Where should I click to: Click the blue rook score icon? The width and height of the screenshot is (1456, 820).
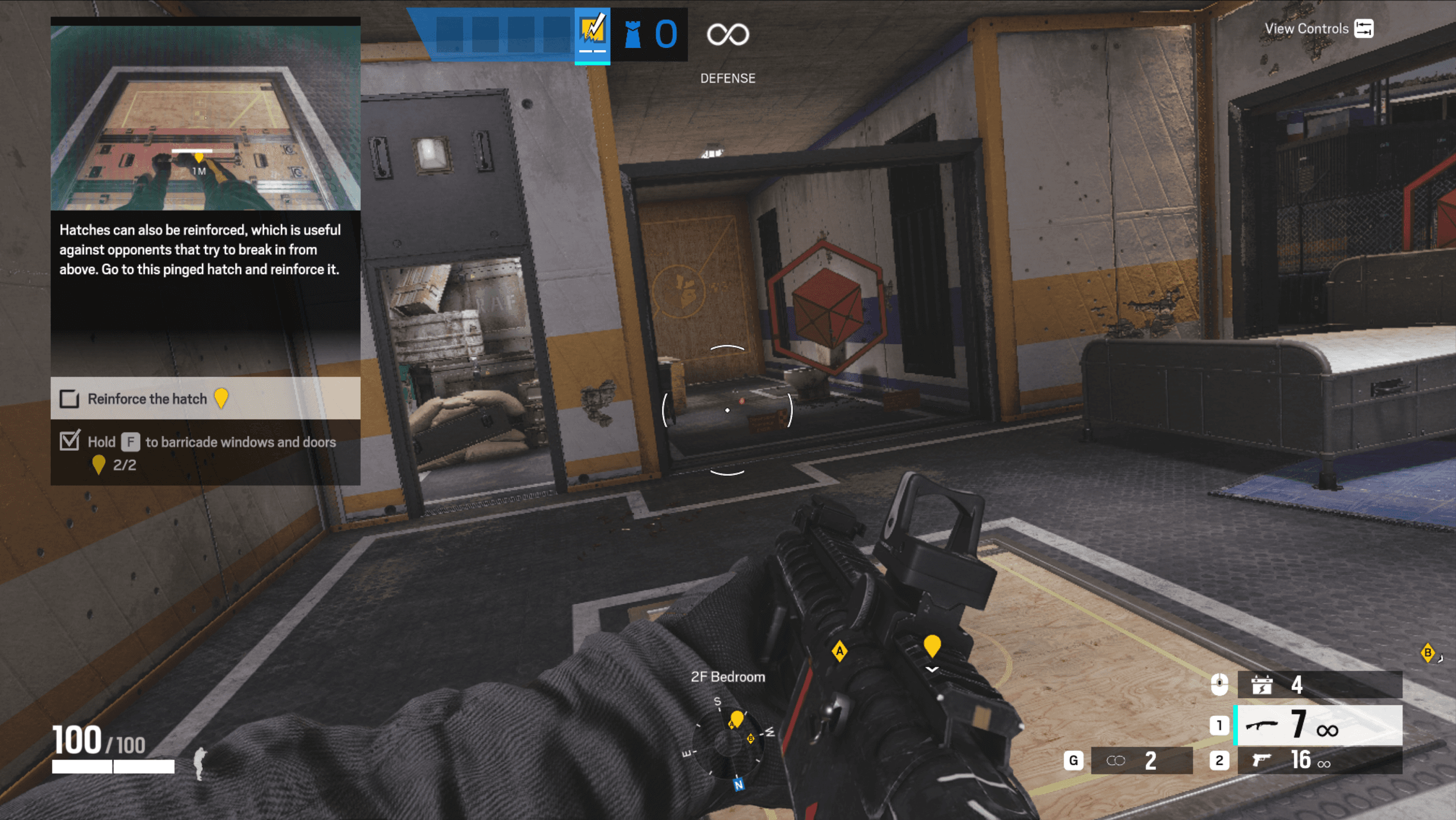click(x=632, y=34)
